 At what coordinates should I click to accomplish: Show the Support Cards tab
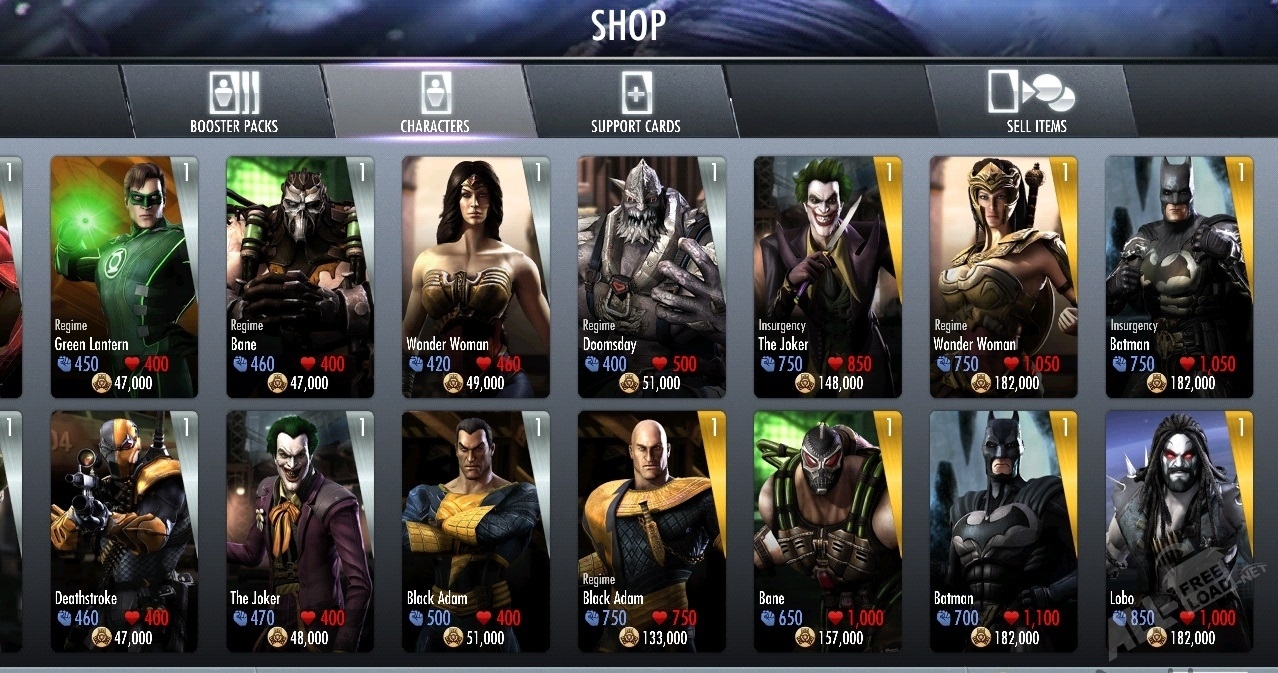635,102
